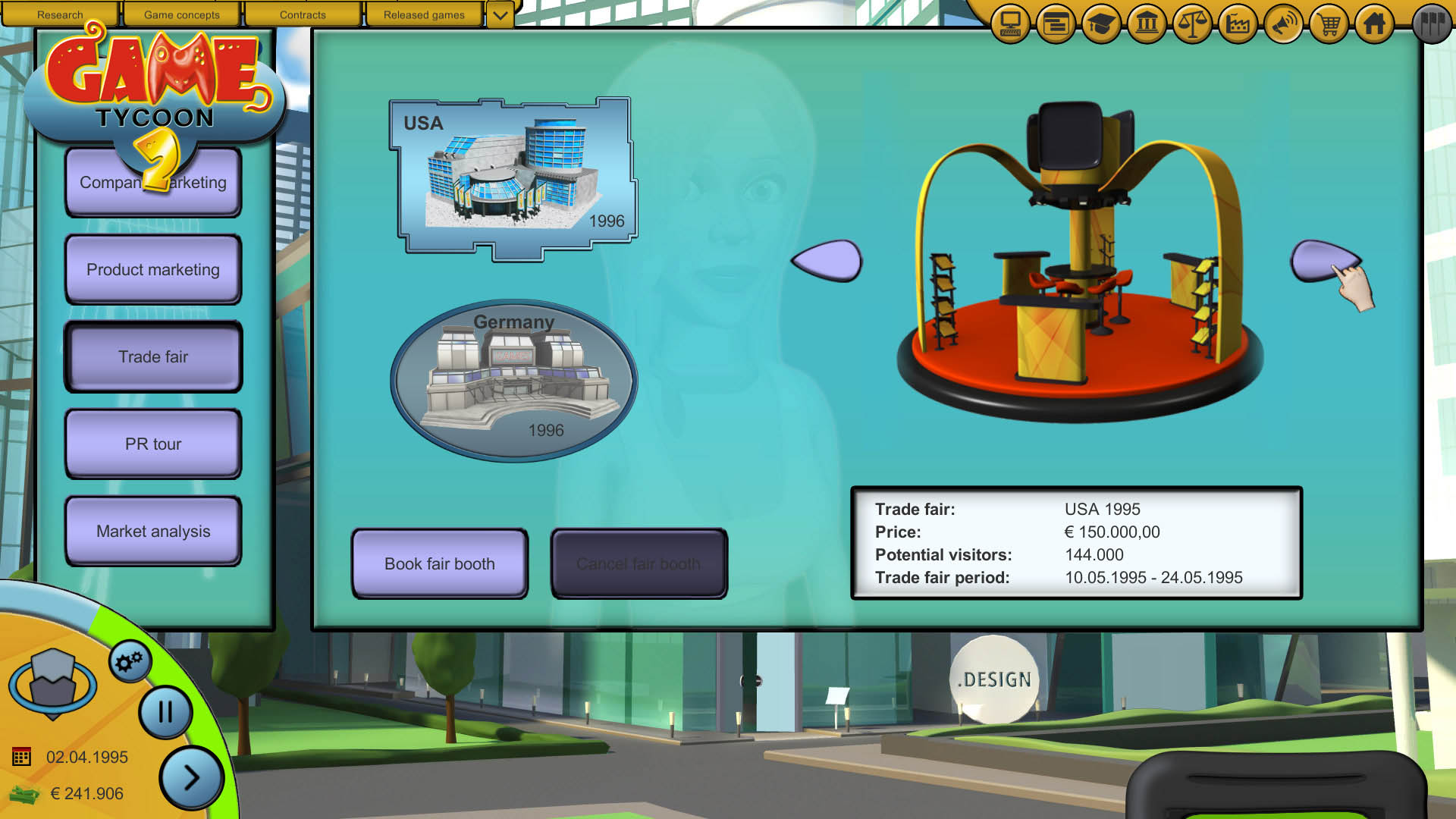Click the factory icon in the toolbar

(x=1237, y=24)
